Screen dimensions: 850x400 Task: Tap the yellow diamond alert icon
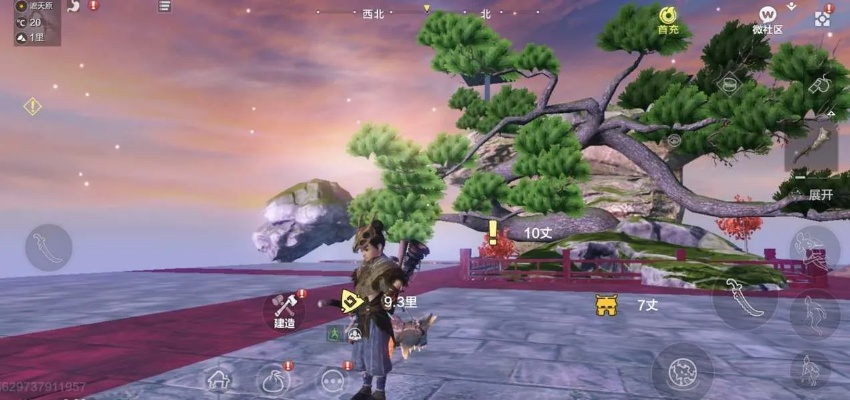(x=32, y=106)
